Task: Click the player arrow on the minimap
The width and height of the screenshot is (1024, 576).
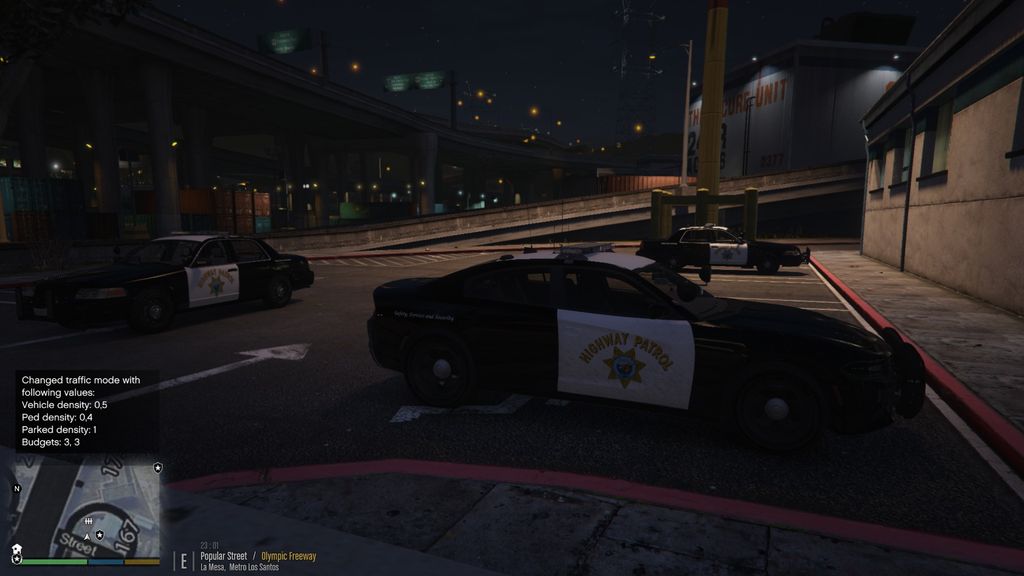Action: (87, 536)
